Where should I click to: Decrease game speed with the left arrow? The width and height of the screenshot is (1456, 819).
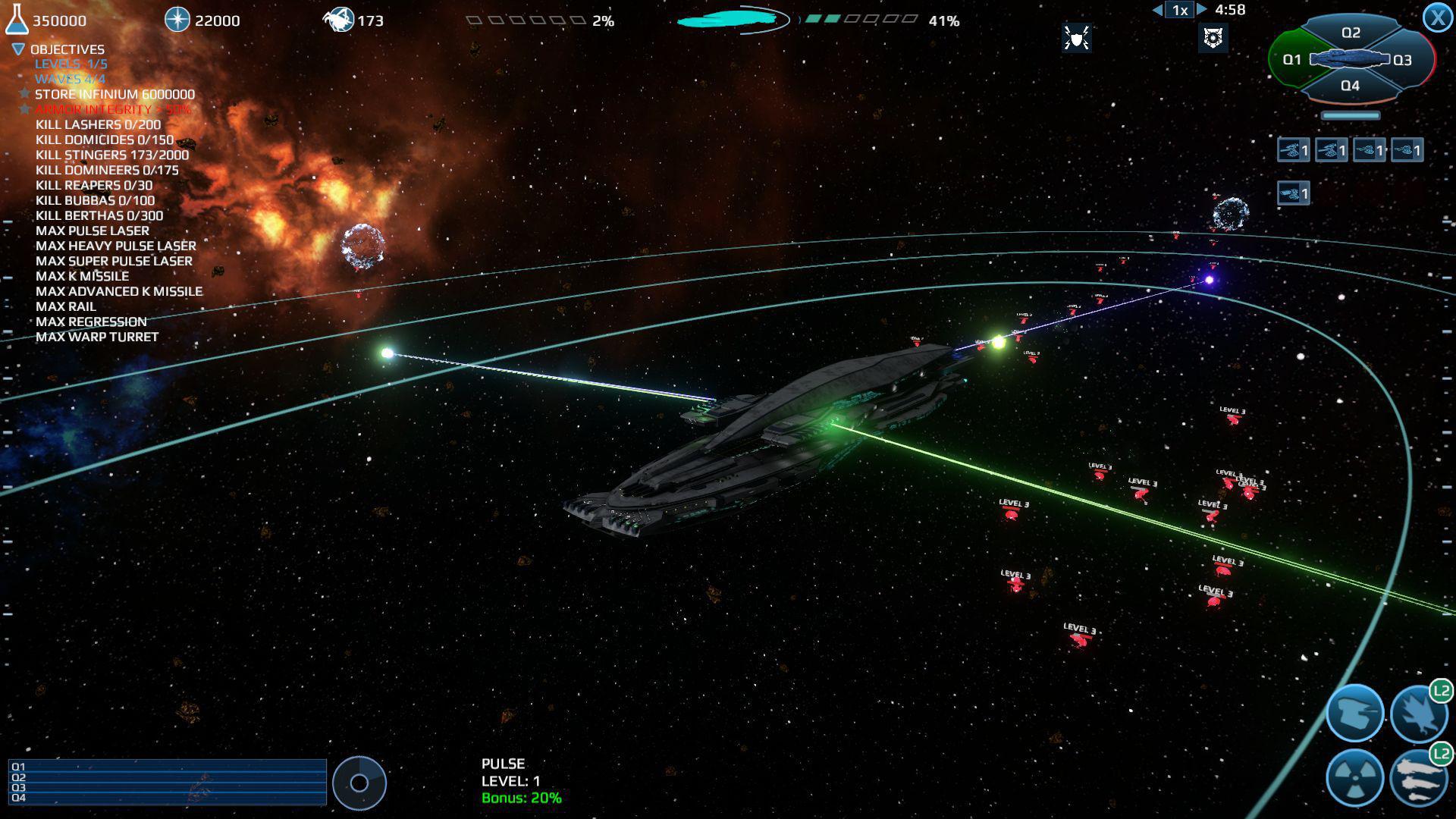(x=1159, y=10)
